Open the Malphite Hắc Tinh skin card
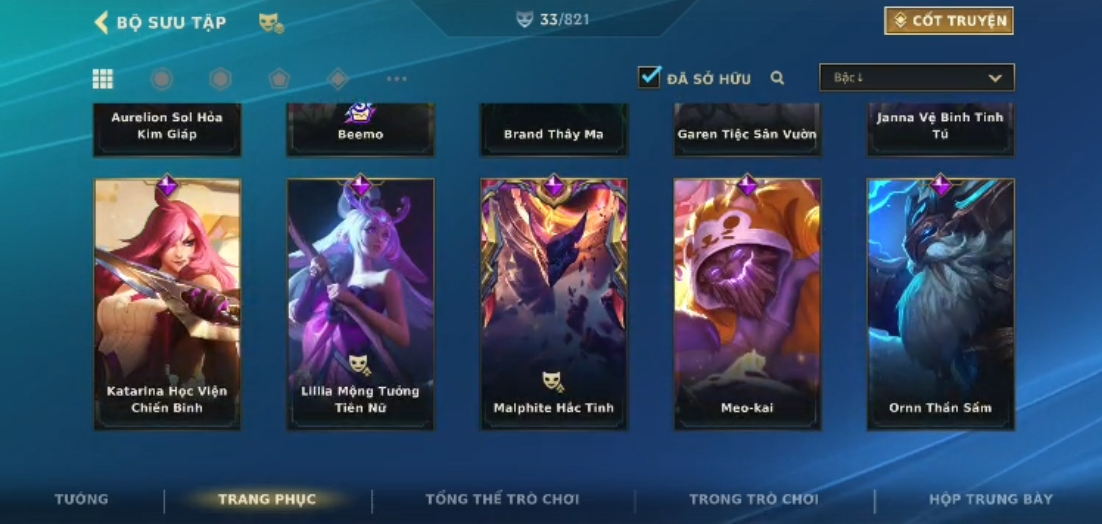 (553, 304)
